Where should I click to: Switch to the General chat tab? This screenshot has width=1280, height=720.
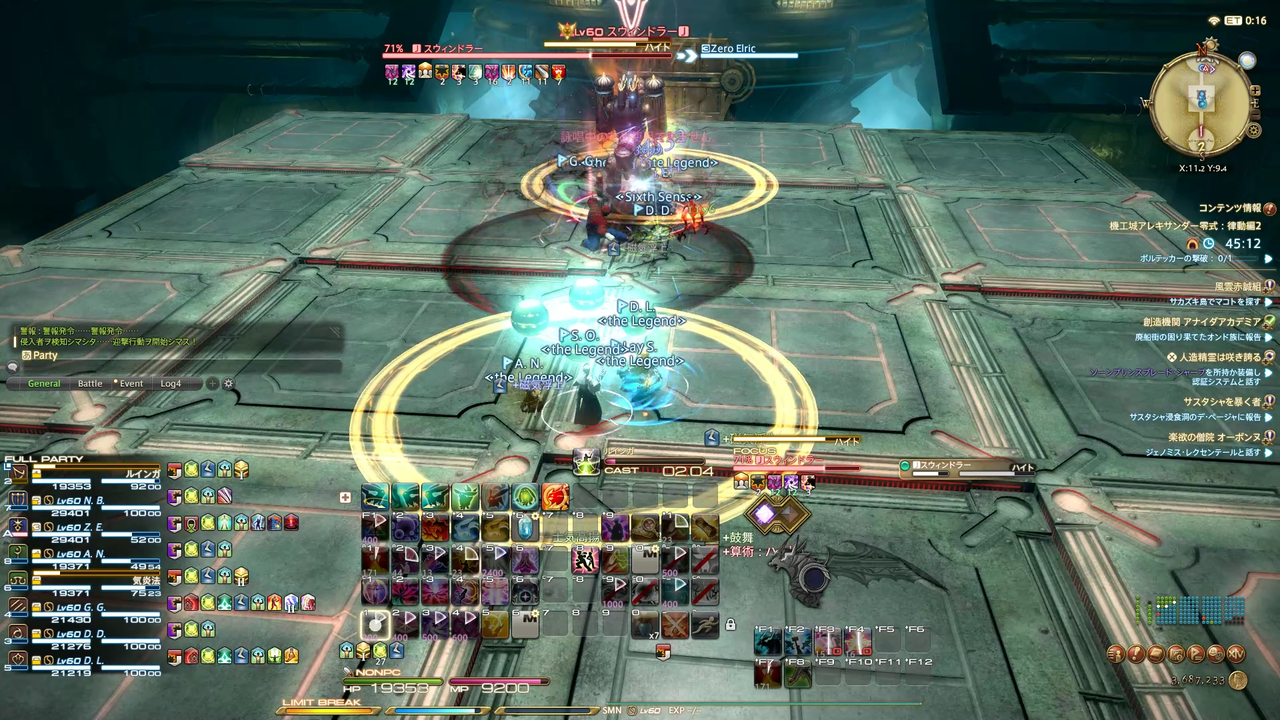(x=44, y=383)
